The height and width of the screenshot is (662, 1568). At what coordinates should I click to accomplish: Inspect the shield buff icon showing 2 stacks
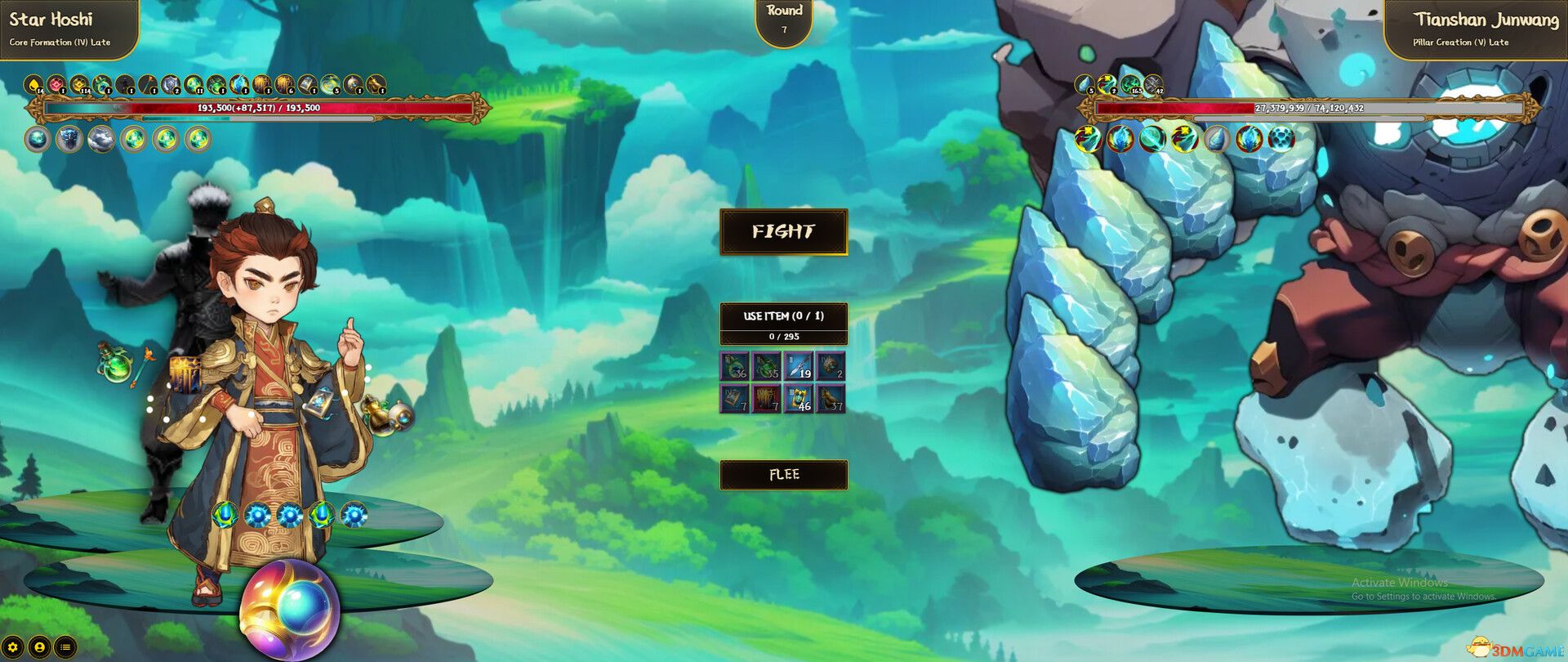[x=170, y=84]
